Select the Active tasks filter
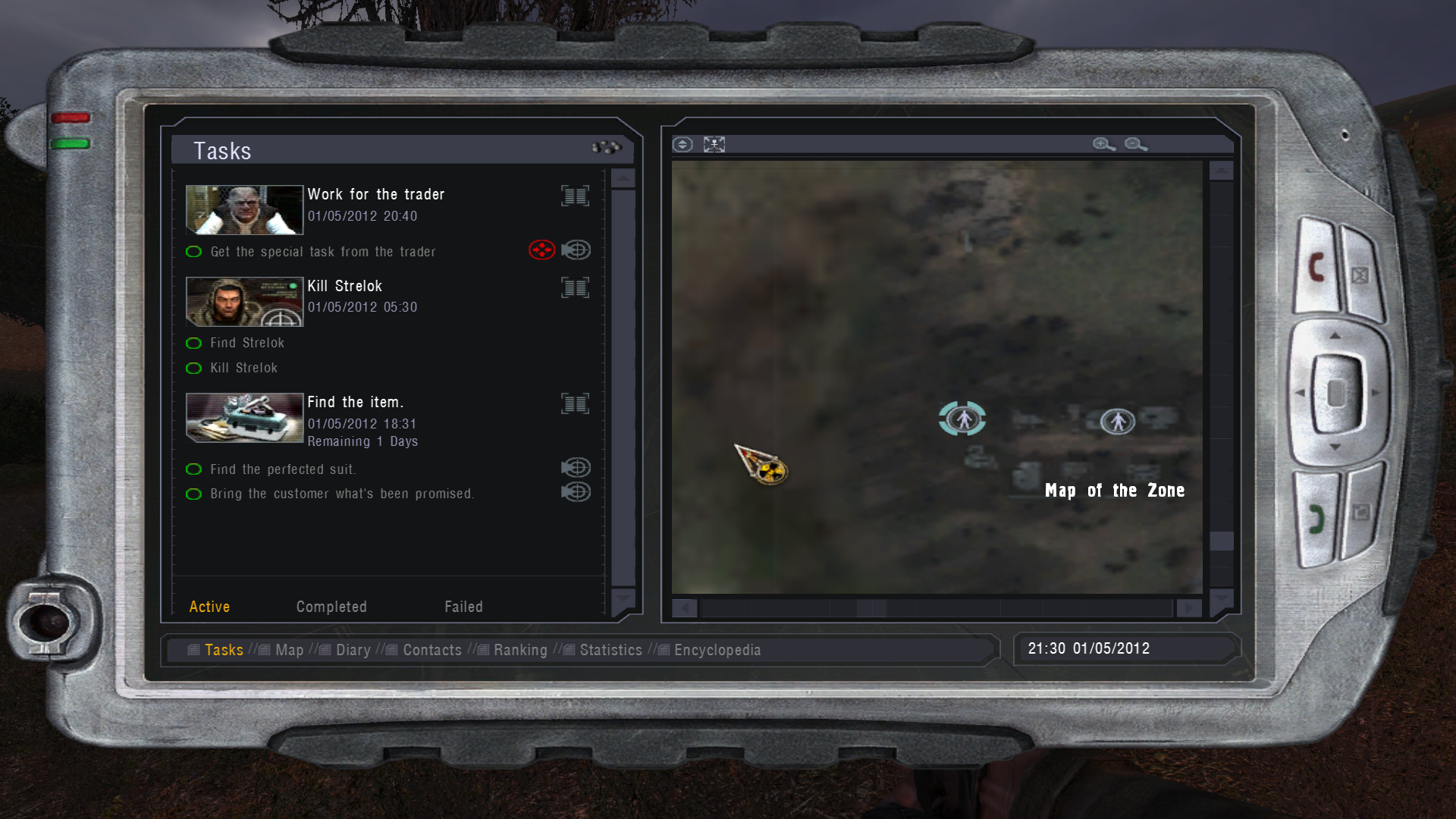Viewport: 1456px width, 819px height. tap(209, 607)
